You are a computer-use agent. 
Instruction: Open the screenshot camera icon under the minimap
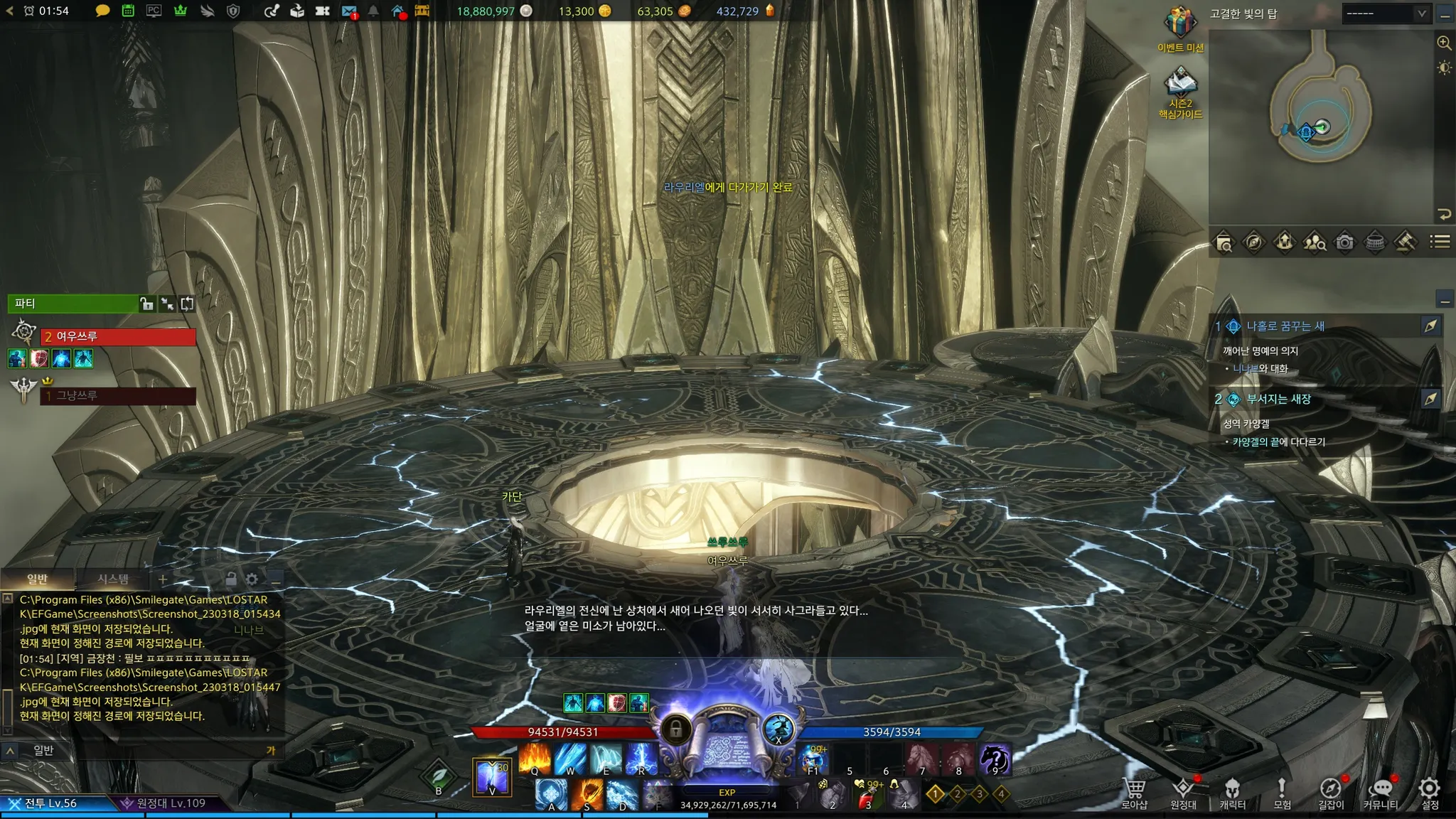point(1344,242)
